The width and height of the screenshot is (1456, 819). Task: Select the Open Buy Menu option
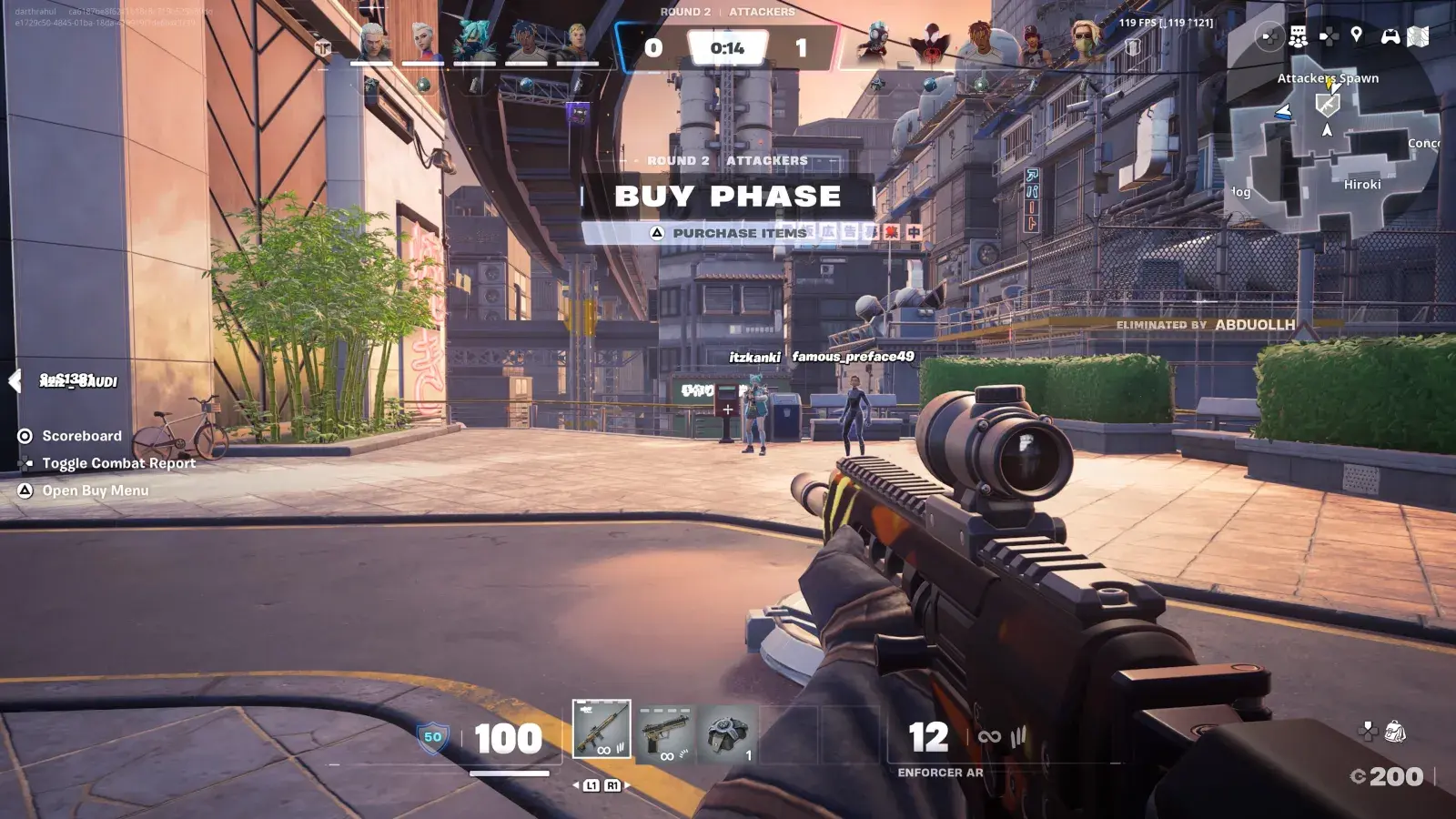26,490
